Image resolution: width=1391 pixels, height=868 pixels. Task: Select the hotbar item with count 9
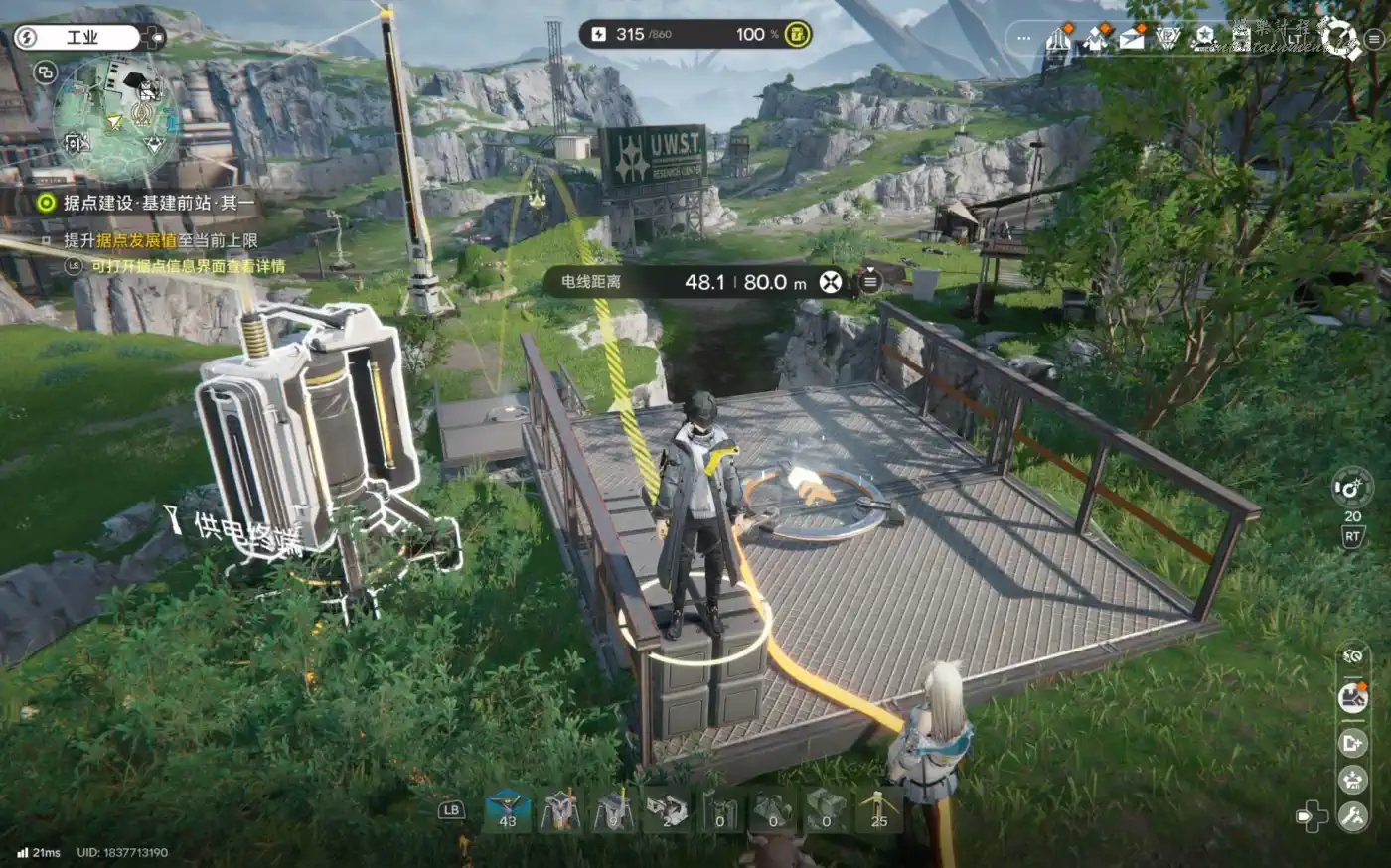(x=613, y=809)
